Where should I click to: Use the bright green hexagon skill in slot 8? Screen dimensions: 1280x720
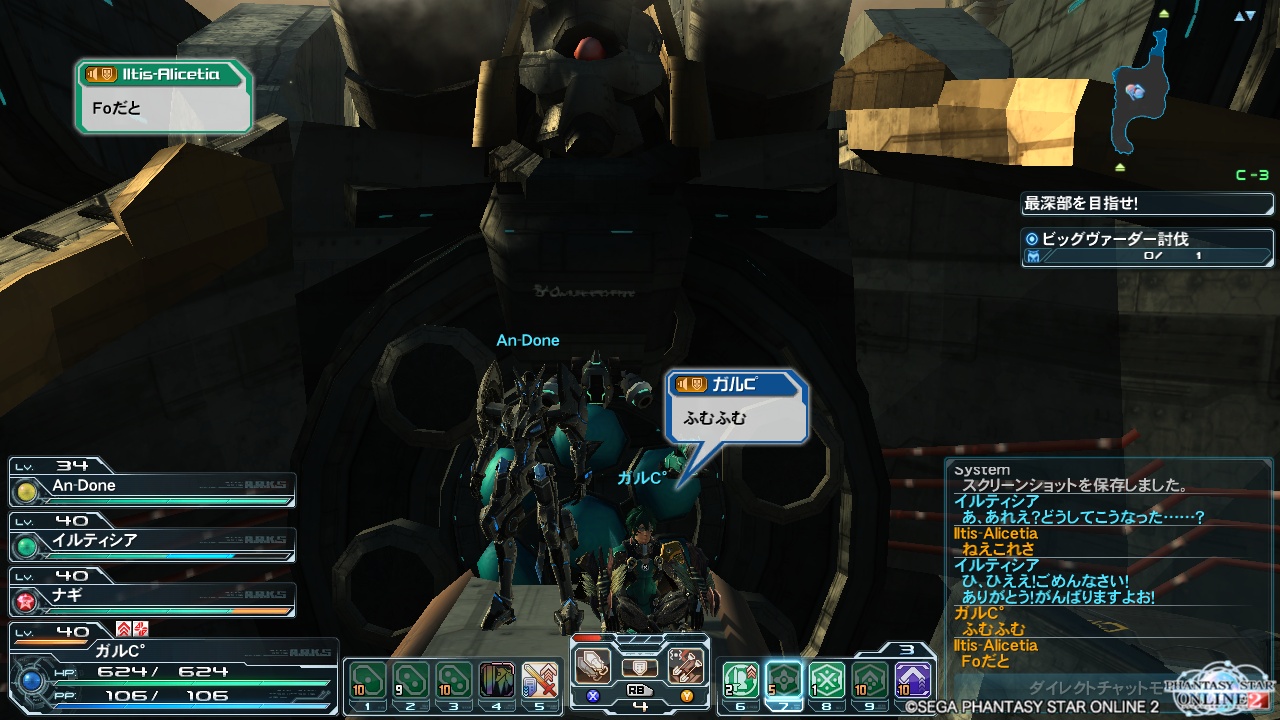(826, 681)
